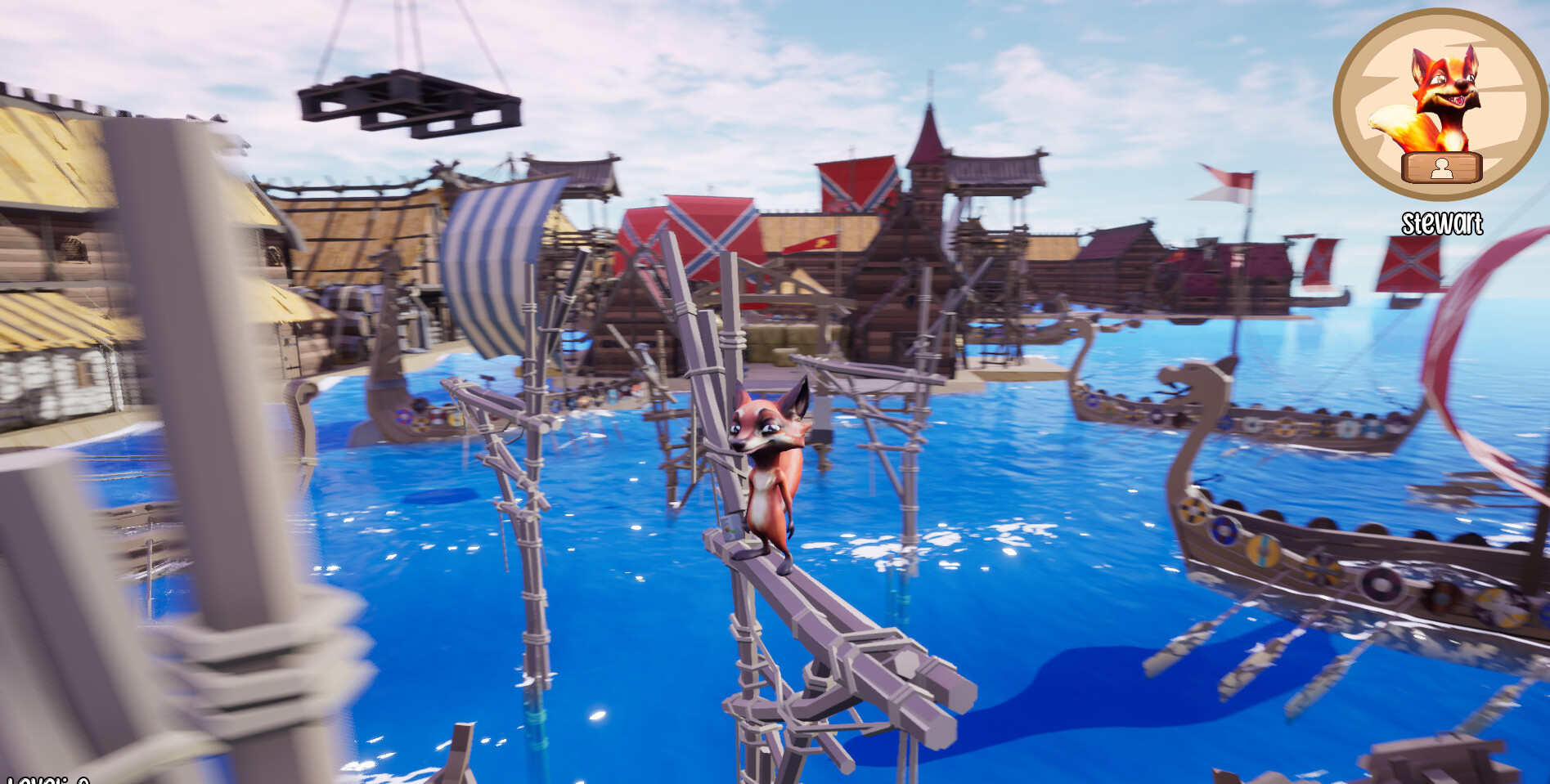
Task: Select the person silhouette icon under the avatar
Action: 1442,168
